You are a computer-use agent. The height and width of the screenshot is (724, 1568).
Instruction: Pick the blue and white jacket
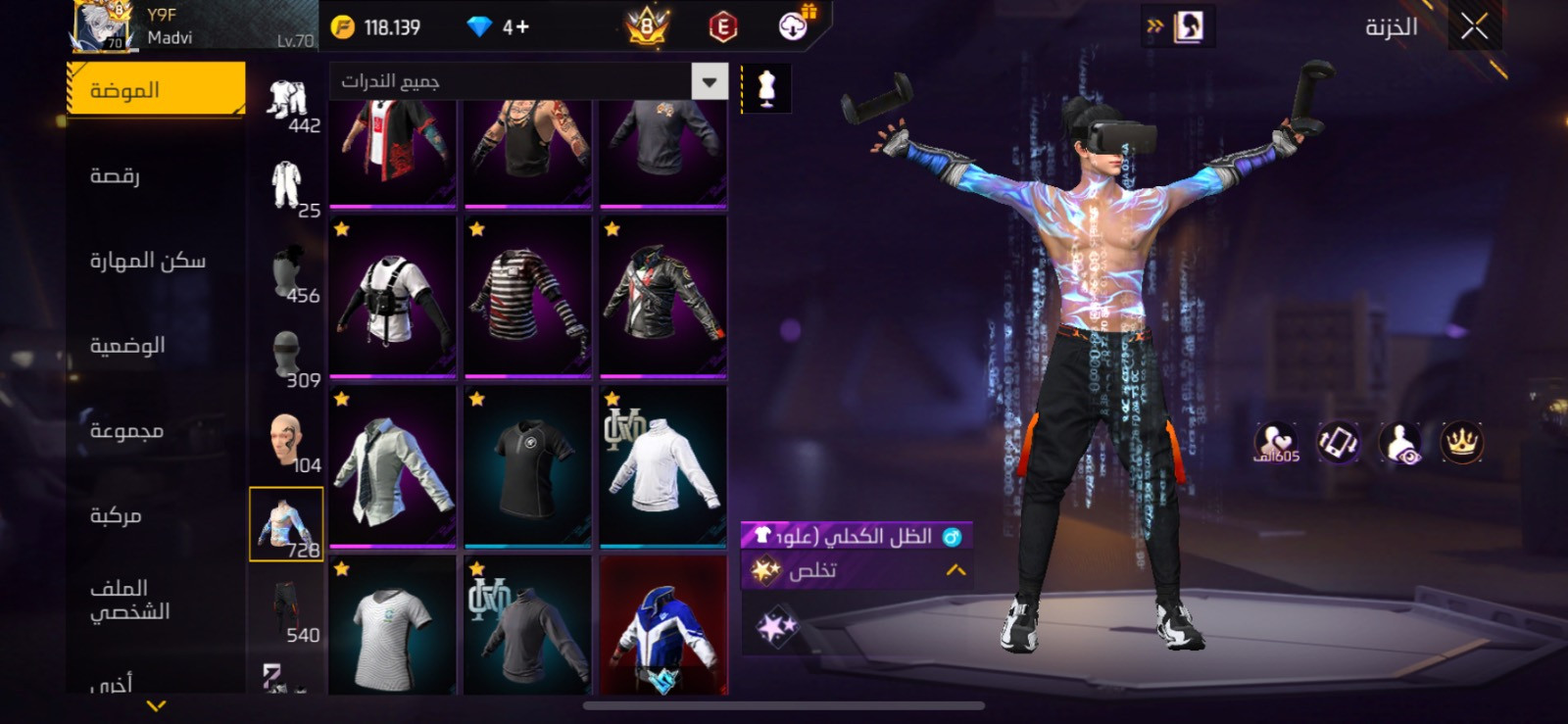pyautogui.click(x=662, y=627)
